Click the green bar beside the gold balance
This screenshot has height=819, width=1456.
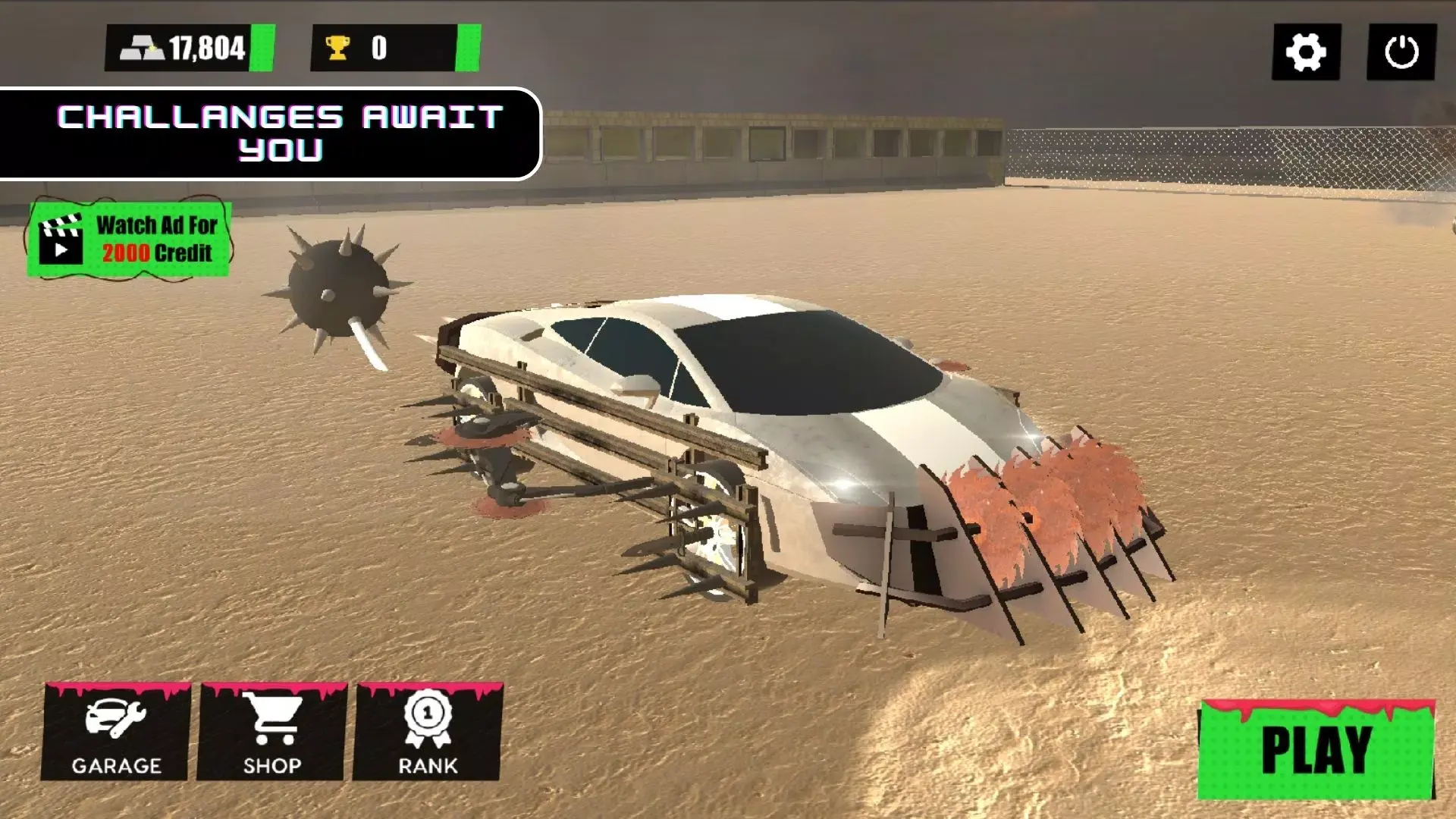pos(262,48)
